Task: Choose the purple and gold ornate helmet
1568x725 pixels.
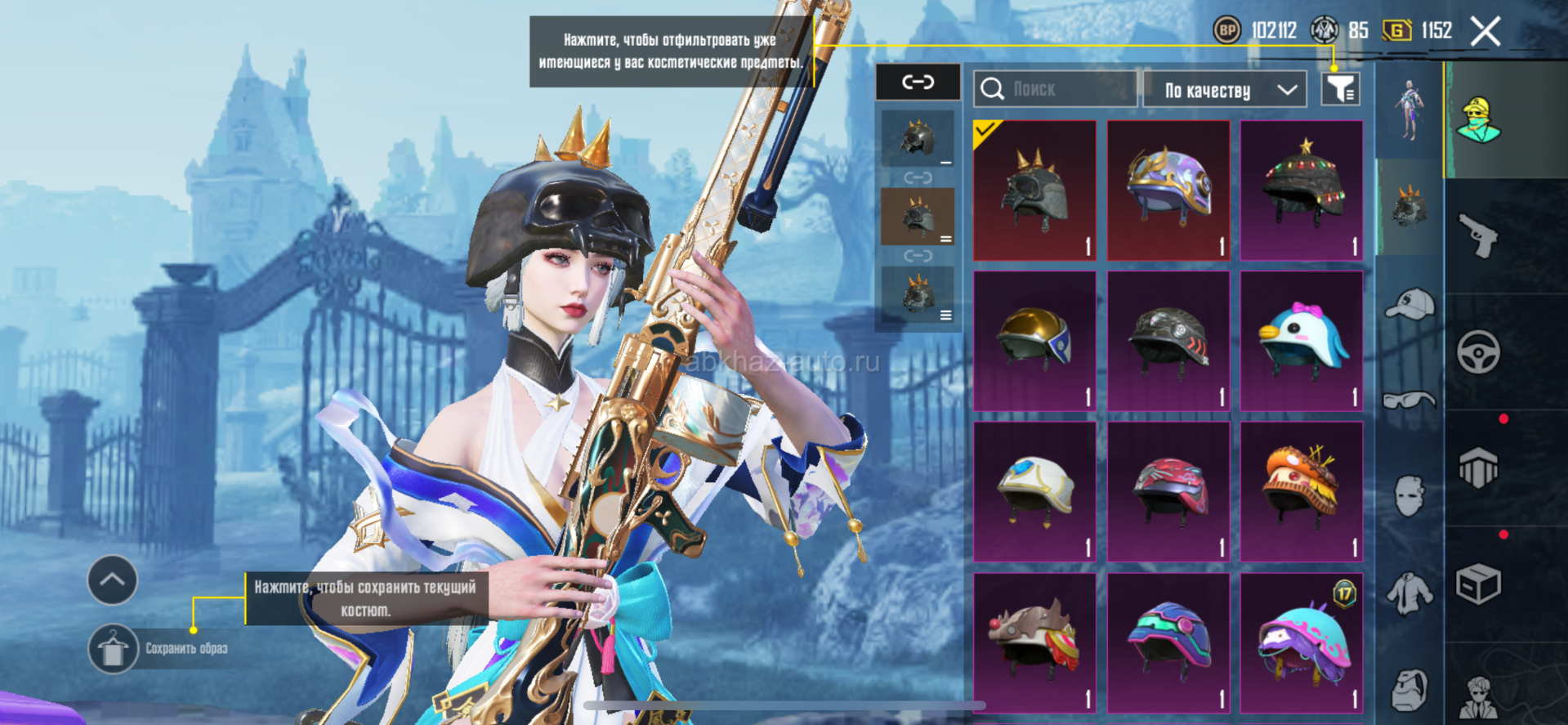Action: 1168,190
